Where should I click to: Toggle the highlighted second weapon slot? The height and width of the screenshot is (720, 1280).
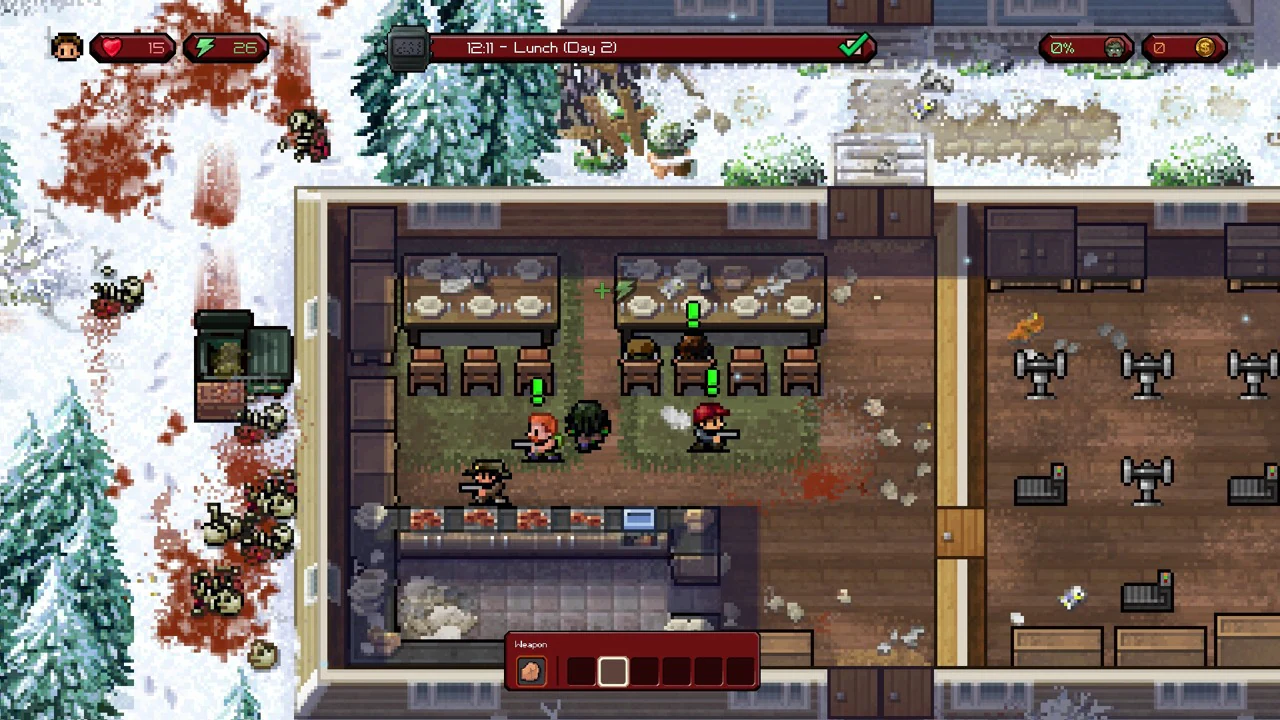pos(613,671)
